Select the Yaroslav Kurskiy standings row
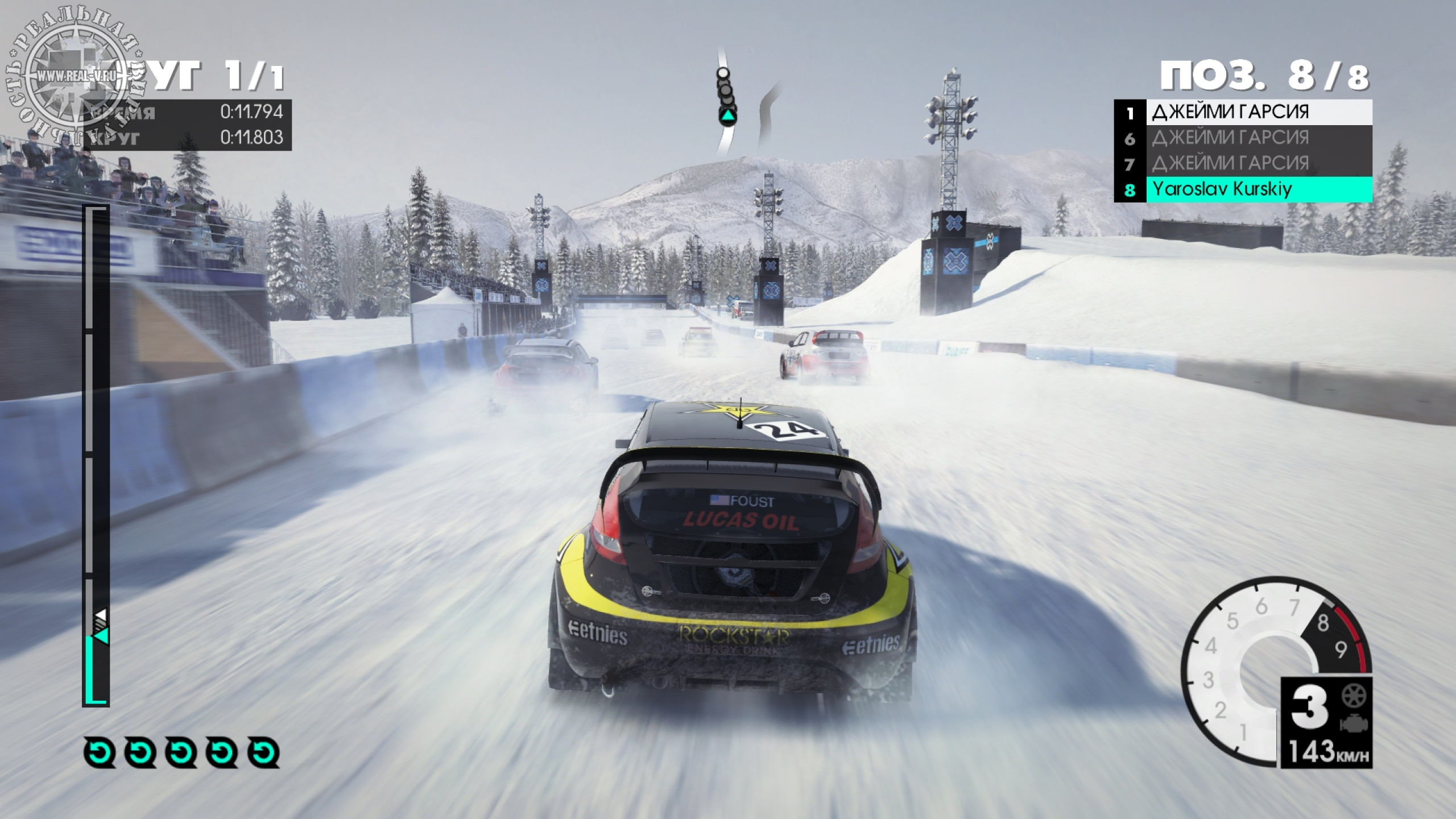Screen dimensions: 1456x819 1243,189
